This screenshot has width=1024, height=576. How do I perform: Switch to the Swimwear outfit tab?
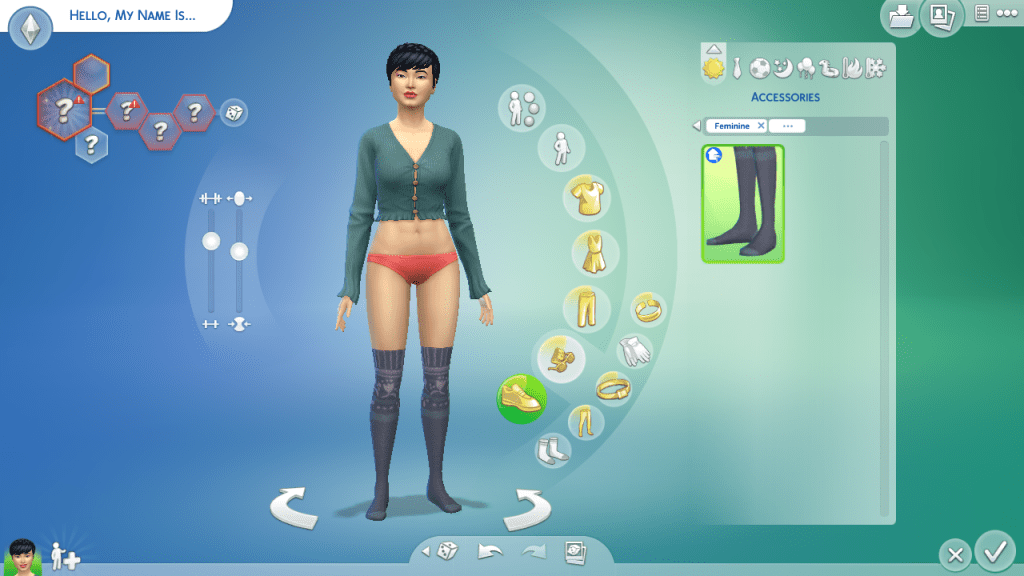tap(830, 68)
